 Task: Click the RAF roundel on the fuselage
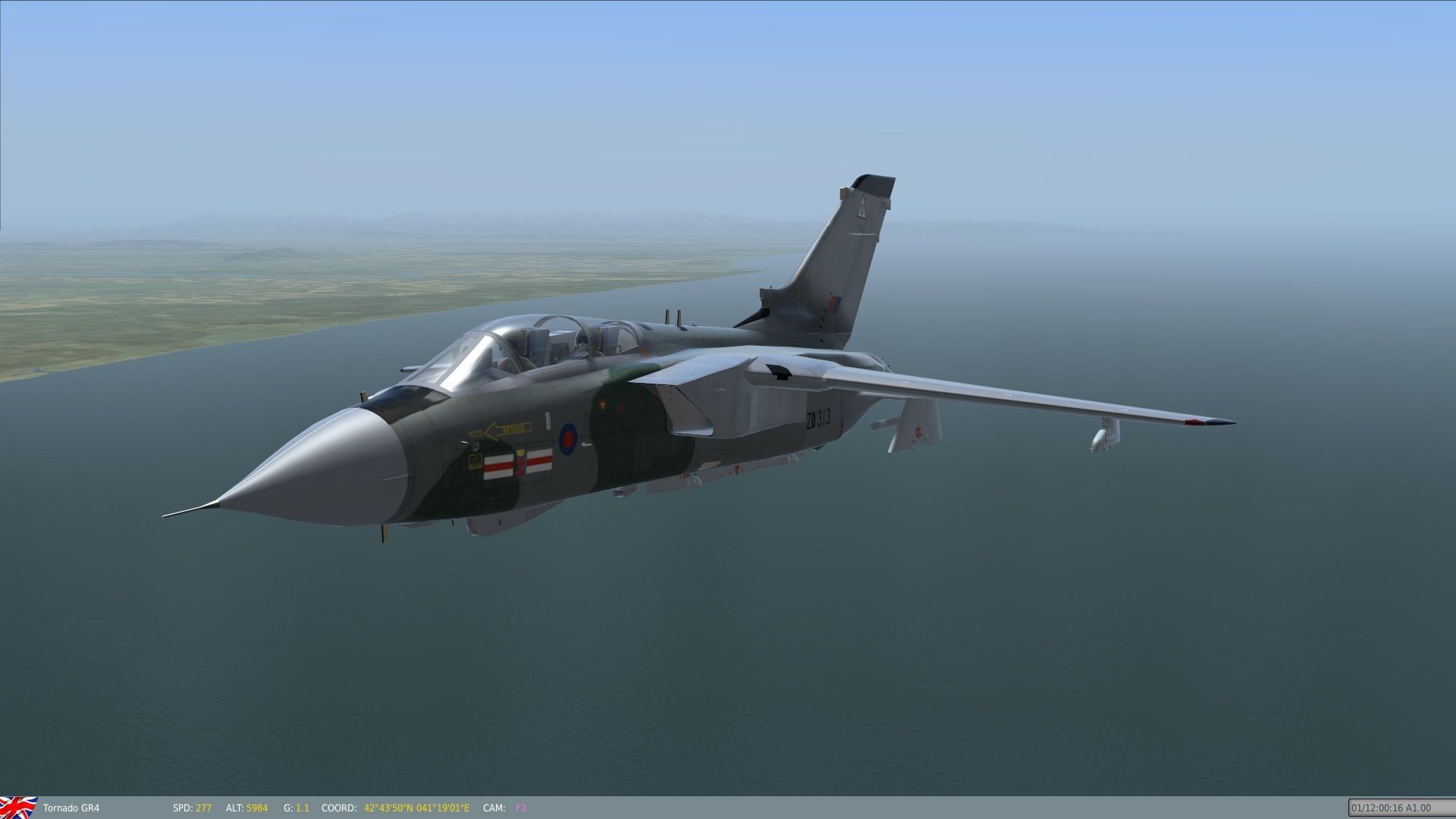coord(568,436)
